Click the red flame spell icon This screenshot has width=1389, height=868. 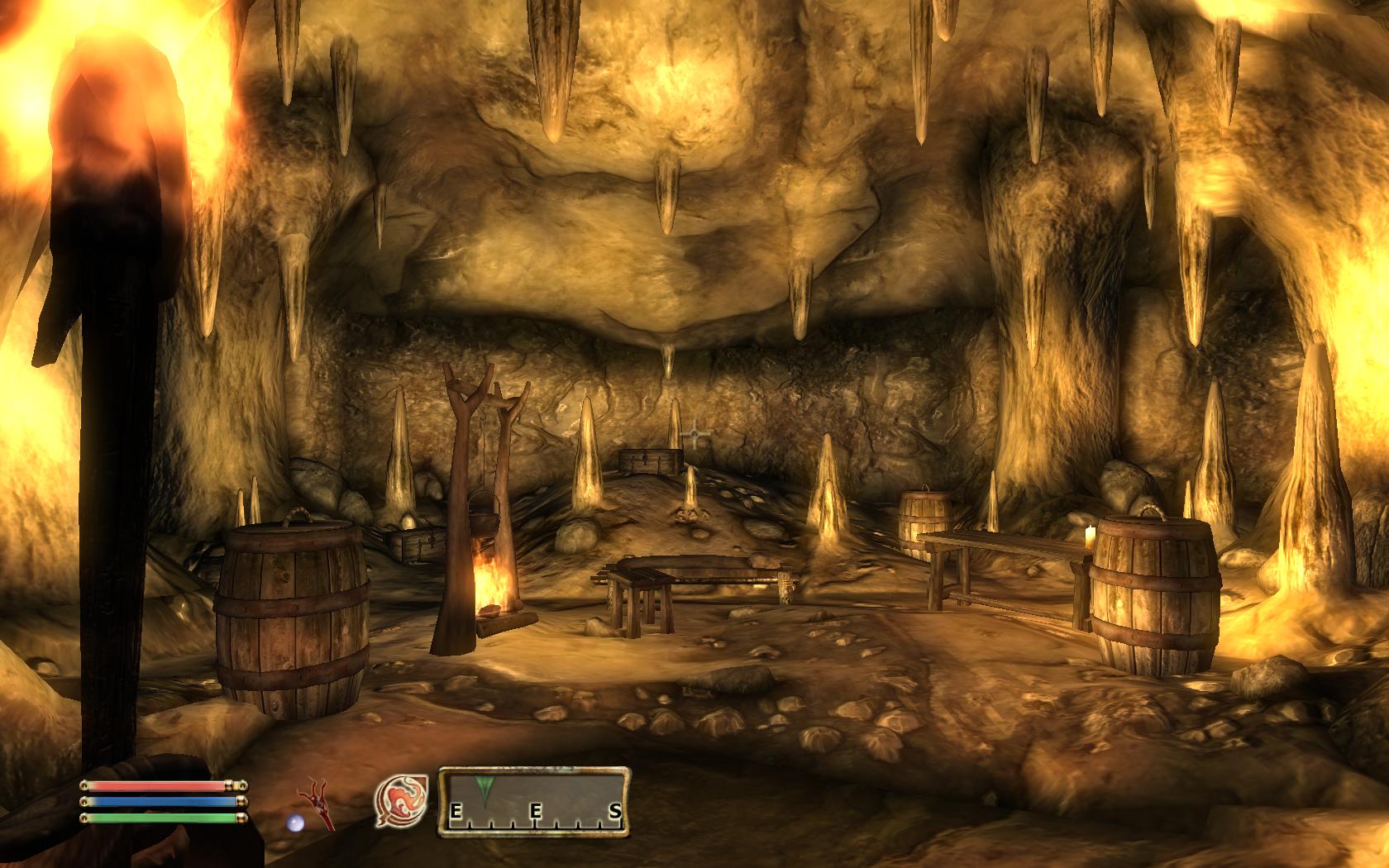click(x=400, y=802)
